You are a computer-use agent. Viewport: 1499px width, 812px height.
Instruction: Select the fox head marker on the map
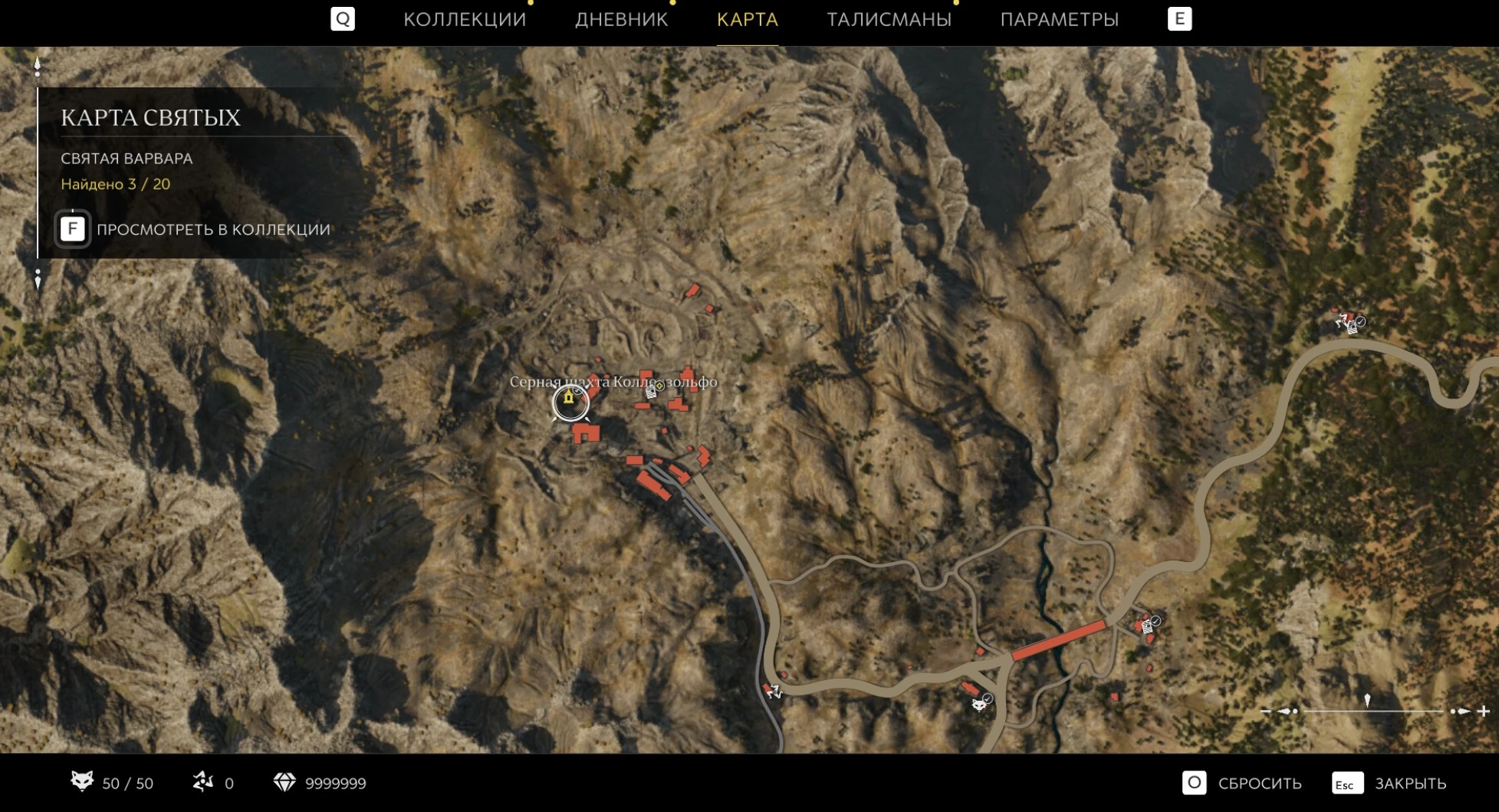pos(979,704)
